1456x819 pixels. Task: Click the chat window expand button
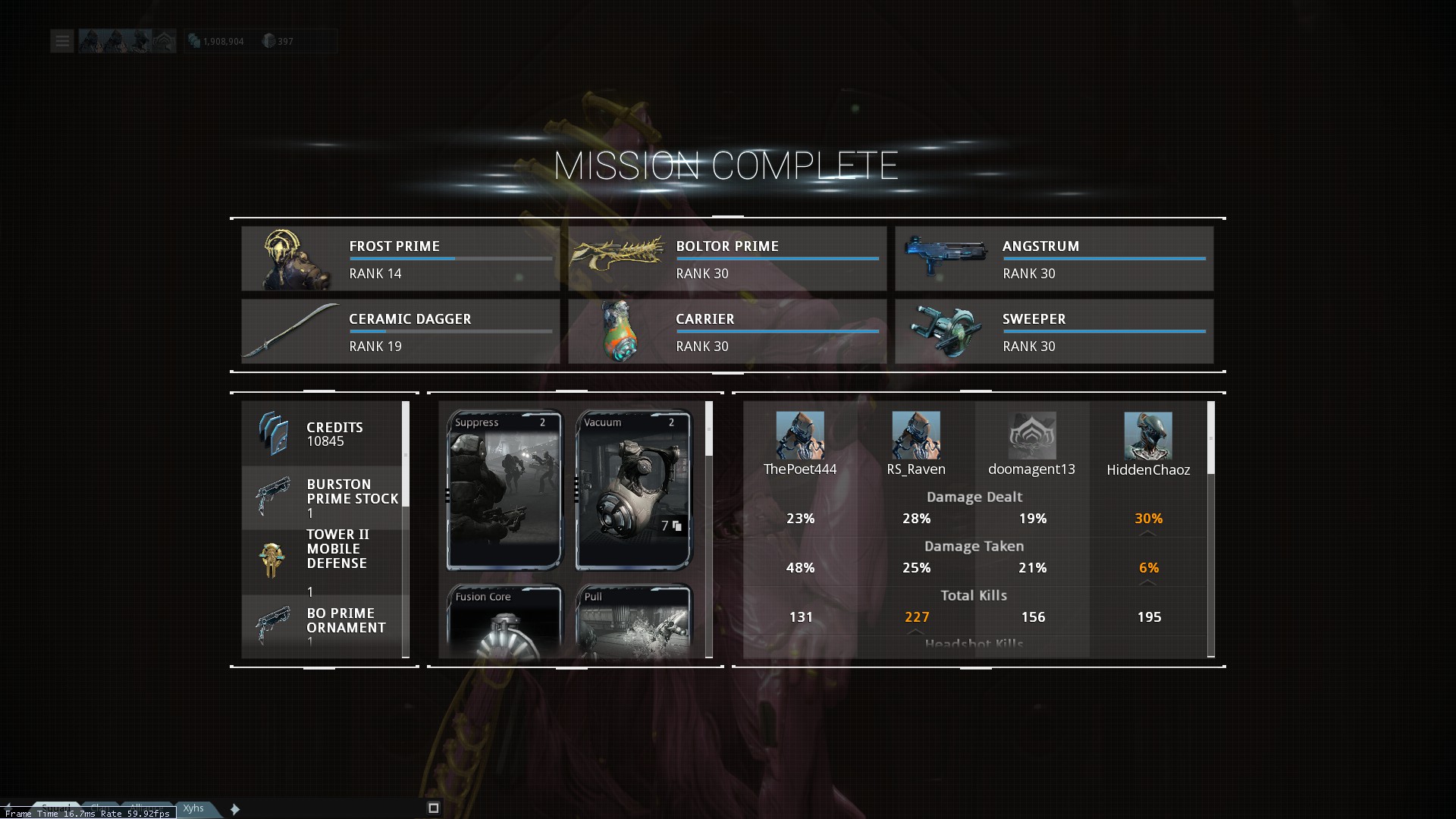pos(434,808)
